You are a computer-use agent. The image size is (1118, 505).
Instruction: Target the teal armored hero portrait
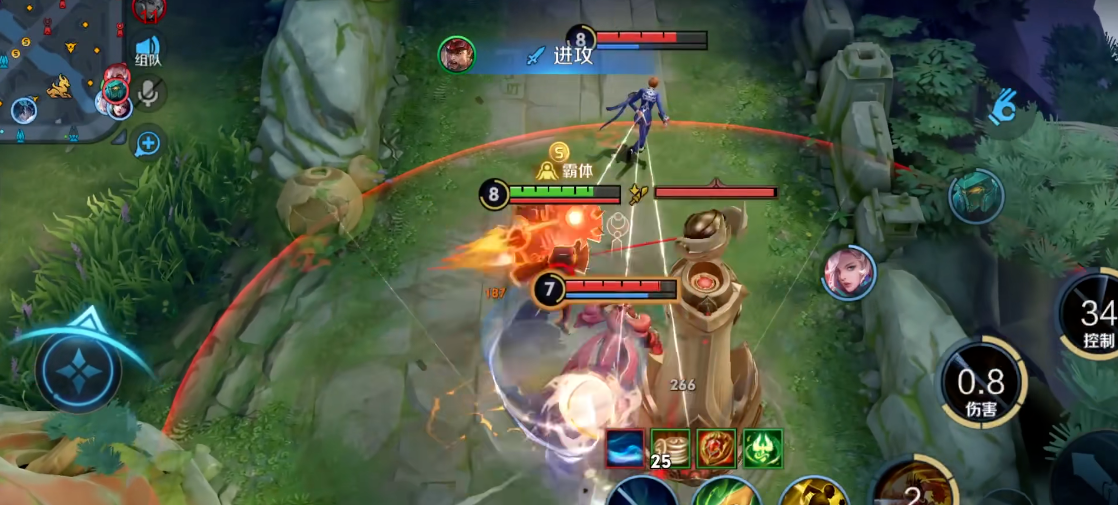click(x=976, y=195)
